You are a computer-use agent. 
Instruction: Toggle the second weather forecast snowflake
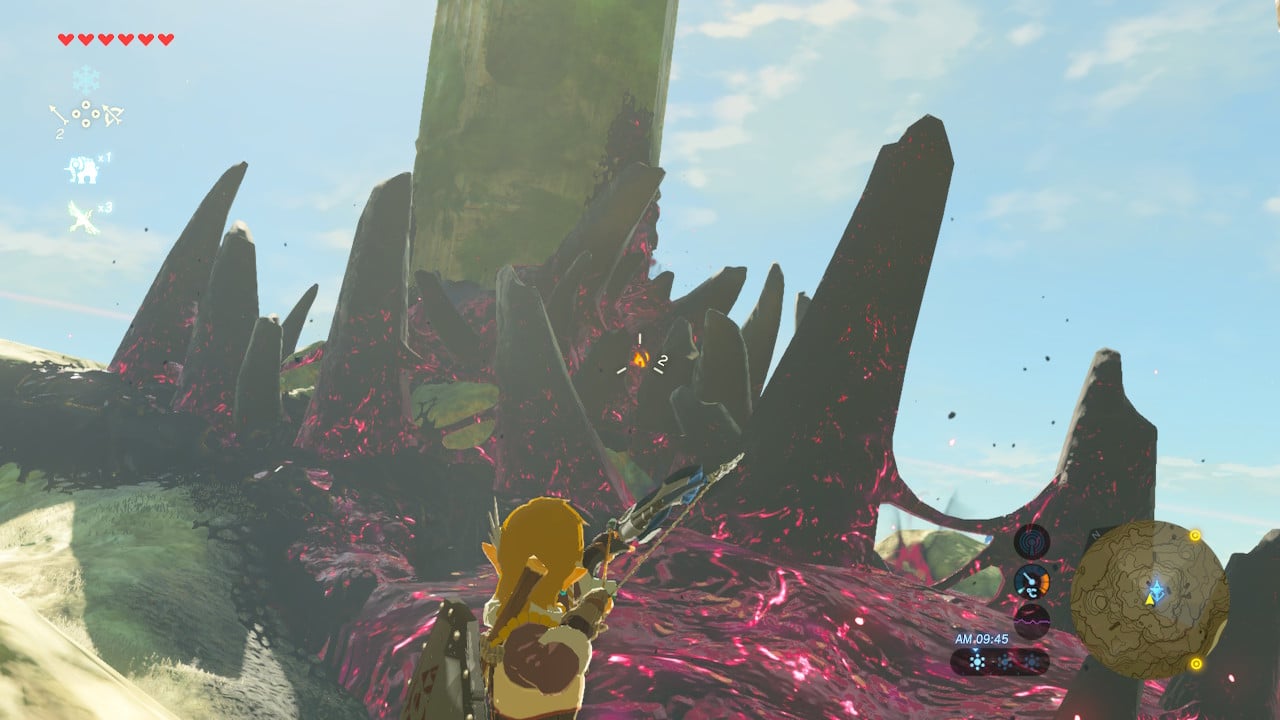click(1004, 662)
